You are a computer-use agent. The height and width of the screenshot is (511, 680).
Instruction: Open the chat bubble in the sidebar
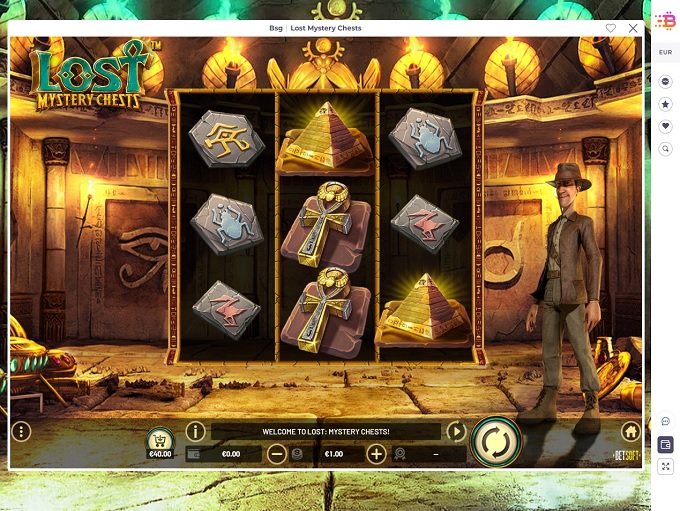(x=666, y=422)
